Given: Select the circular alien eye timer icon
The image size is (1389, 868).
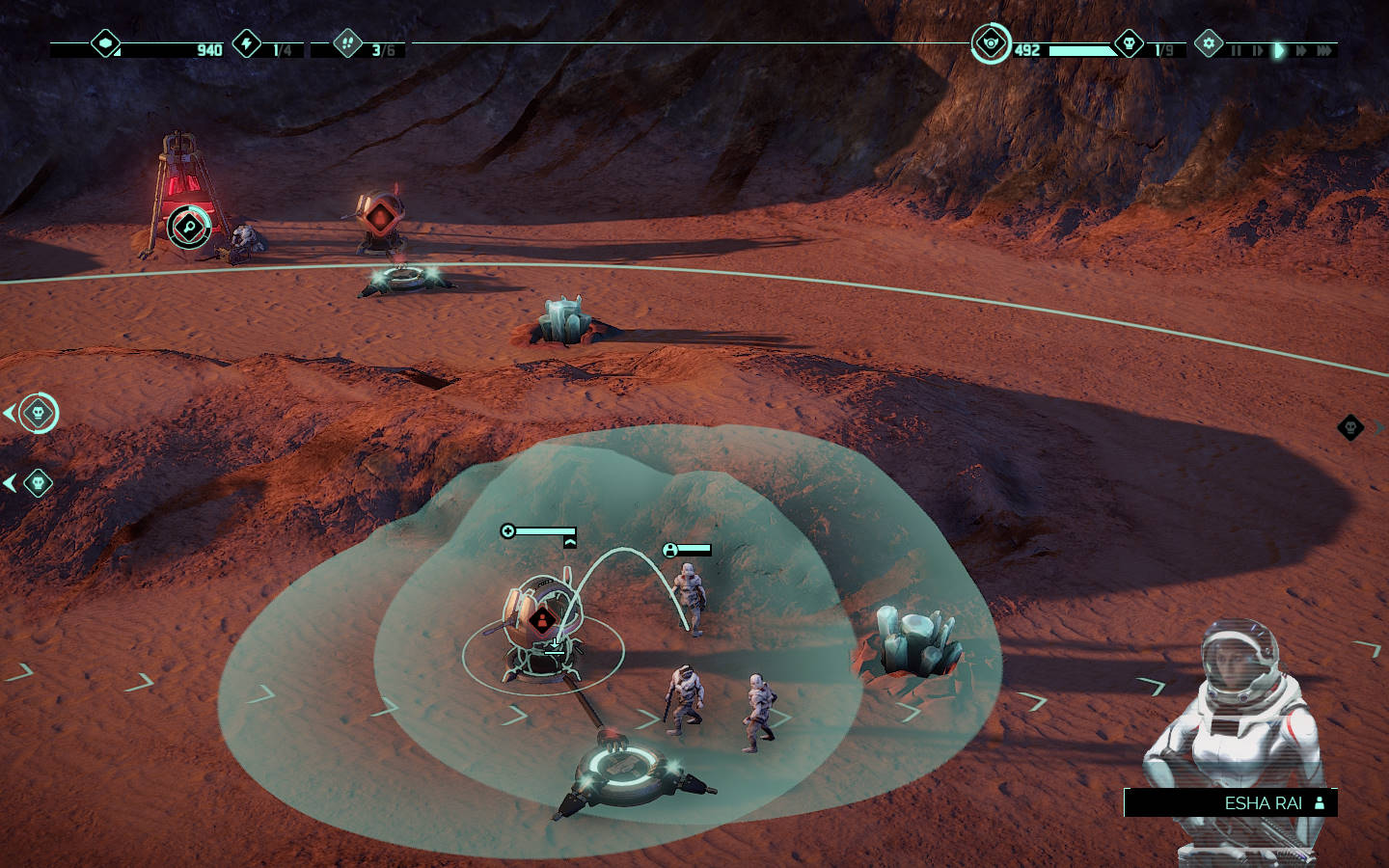Looking at the screenshot, I should pyautogui.click(x=990, y=44).
